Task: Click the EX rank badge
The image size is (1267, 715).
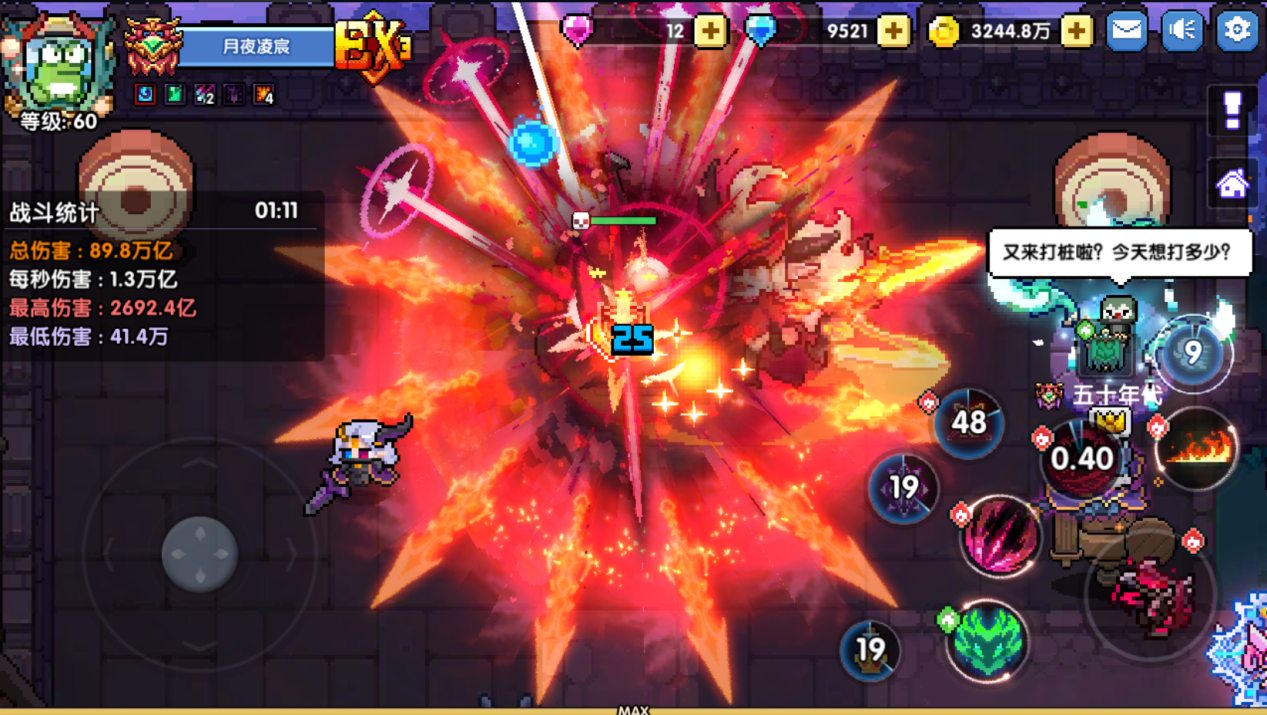Action: [x=372, y=45]
